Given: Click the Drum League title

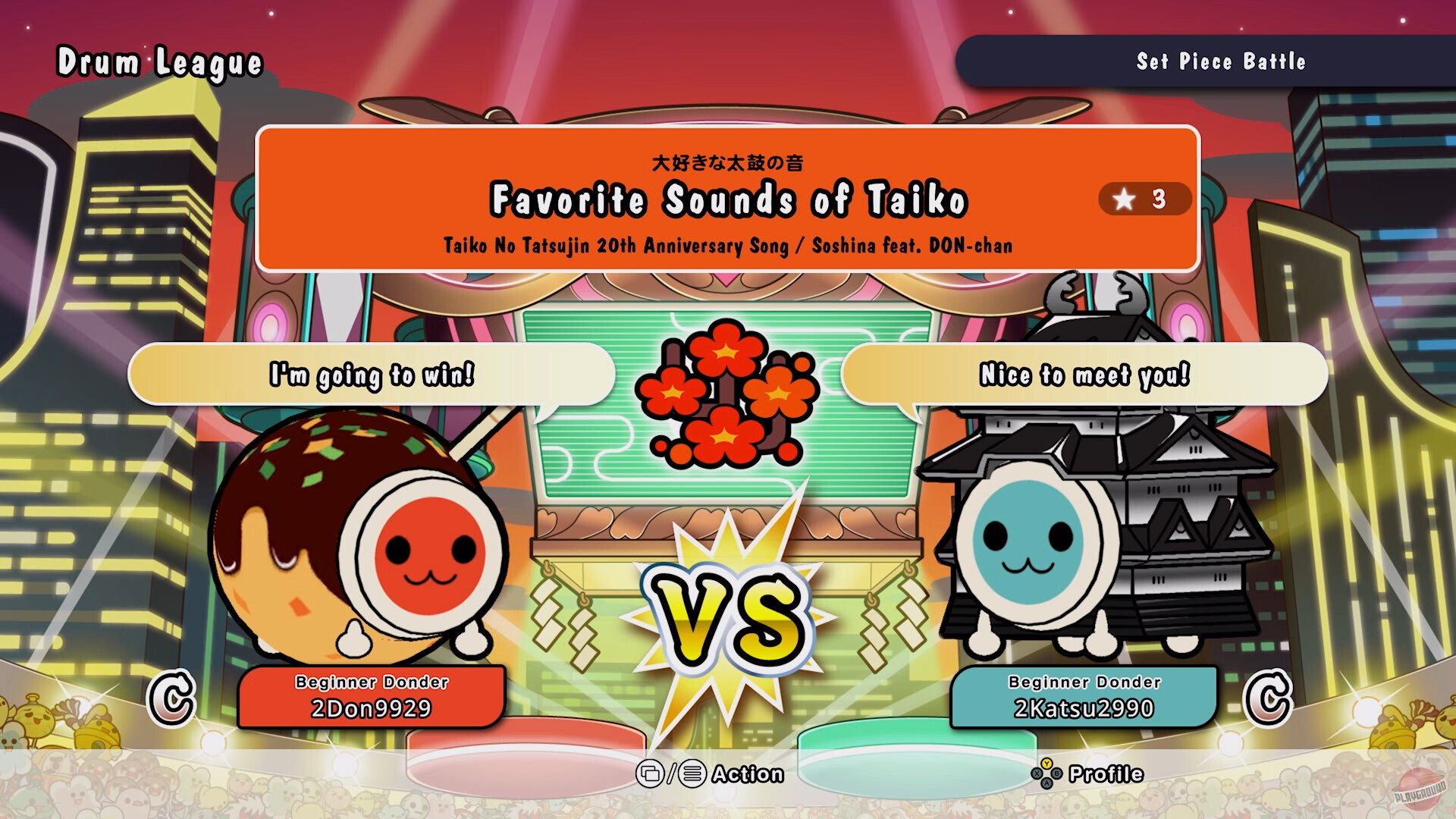Looking at the screenshot, I should click(x=161, y=62).
